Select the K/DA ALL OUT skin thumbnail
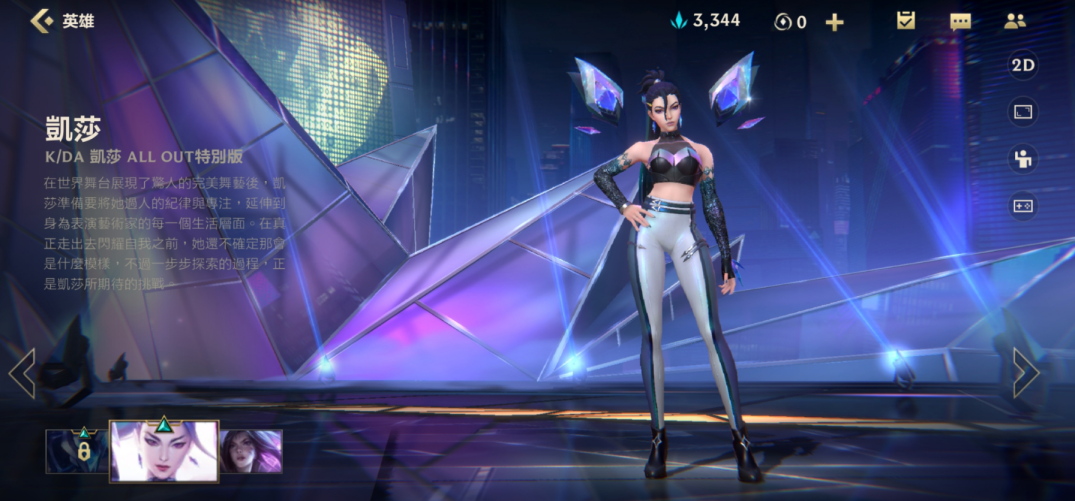1075x501 pixels. 164,451
